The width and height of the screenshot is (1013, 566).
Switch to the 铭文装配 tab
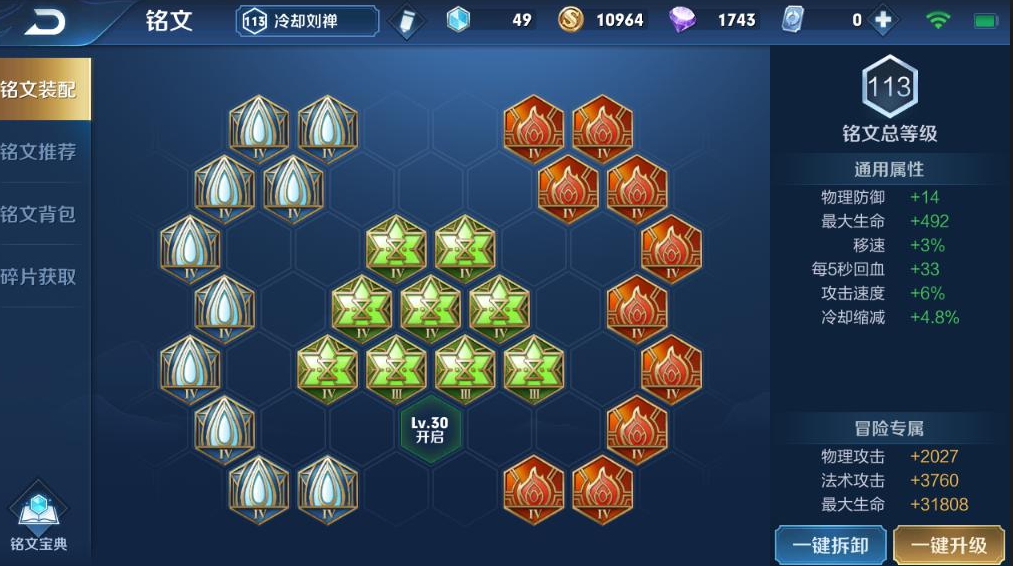pos(40,90)
